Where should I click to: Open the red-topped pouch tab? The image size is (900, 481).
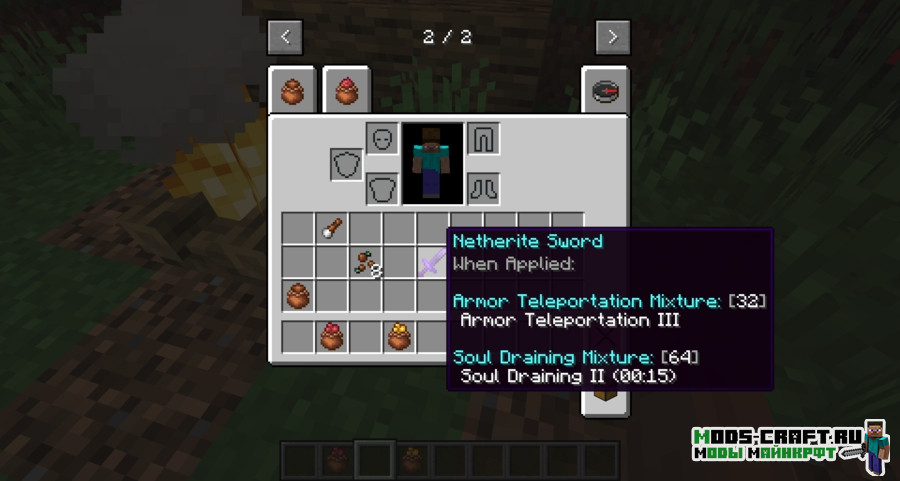[346, 92]
